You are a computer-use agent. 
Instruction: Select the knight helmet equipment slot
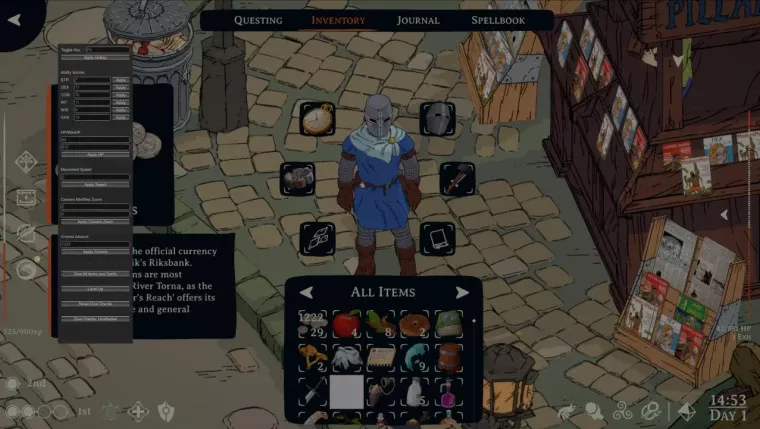(x=437, y=118)
